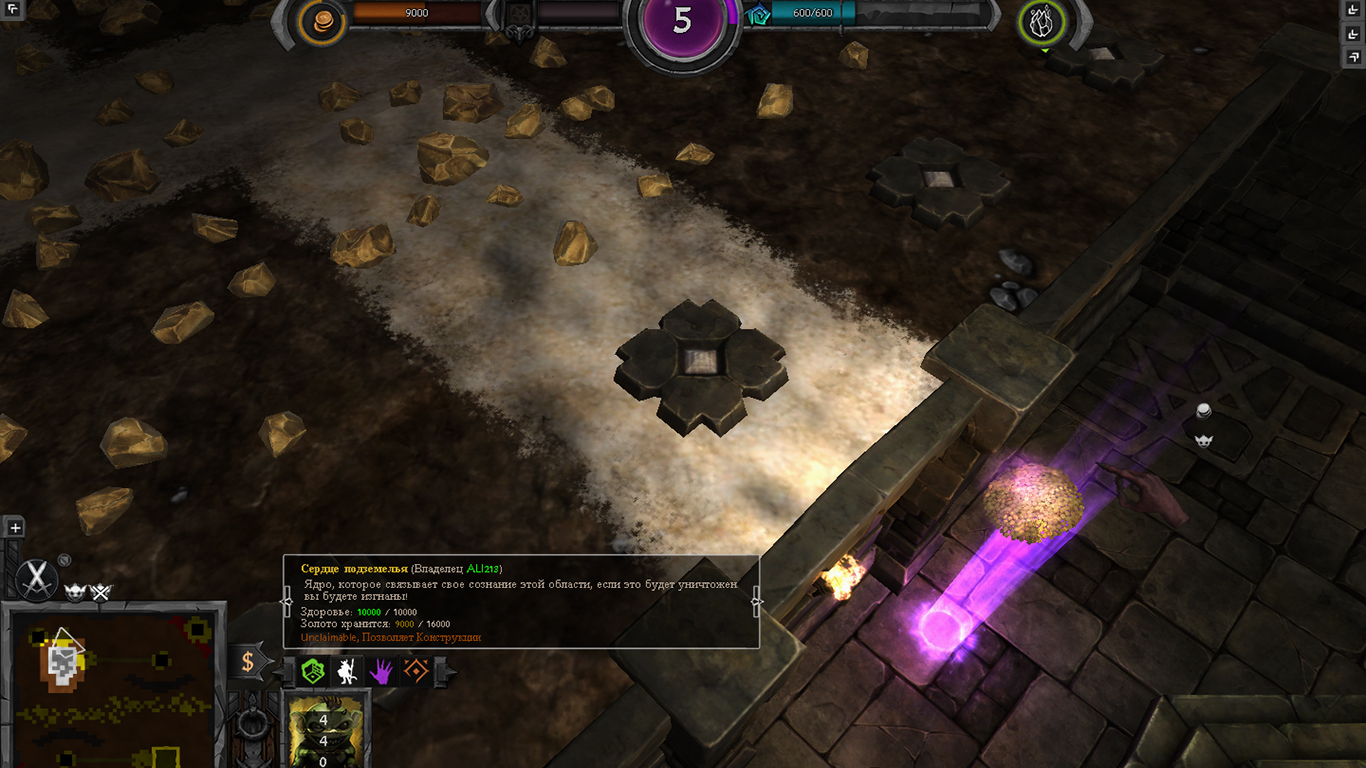Click the crossed-out mask icon

pyautogui.click(x=101, y=592)
